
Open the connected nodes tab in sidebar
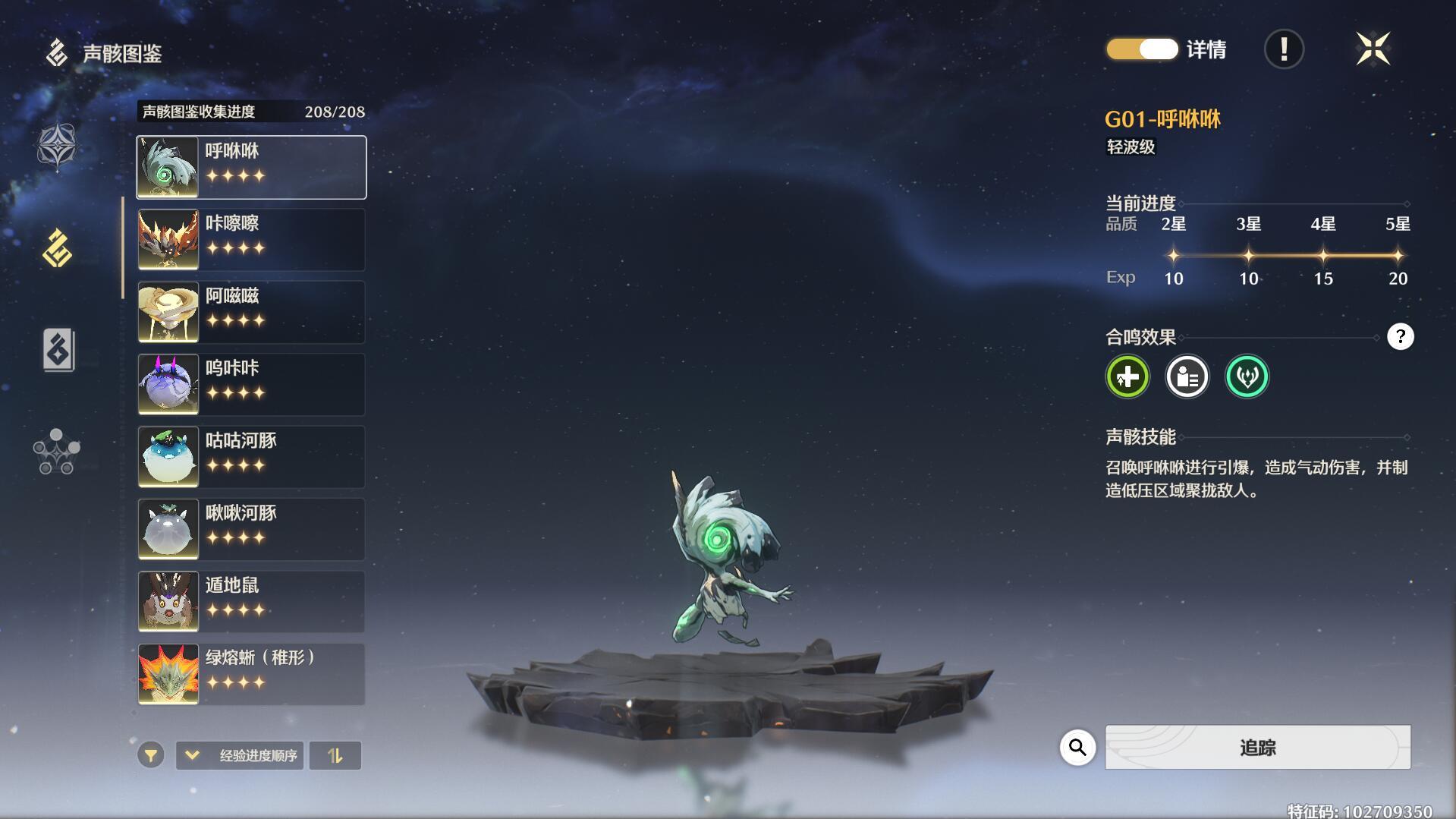[57, 452]
